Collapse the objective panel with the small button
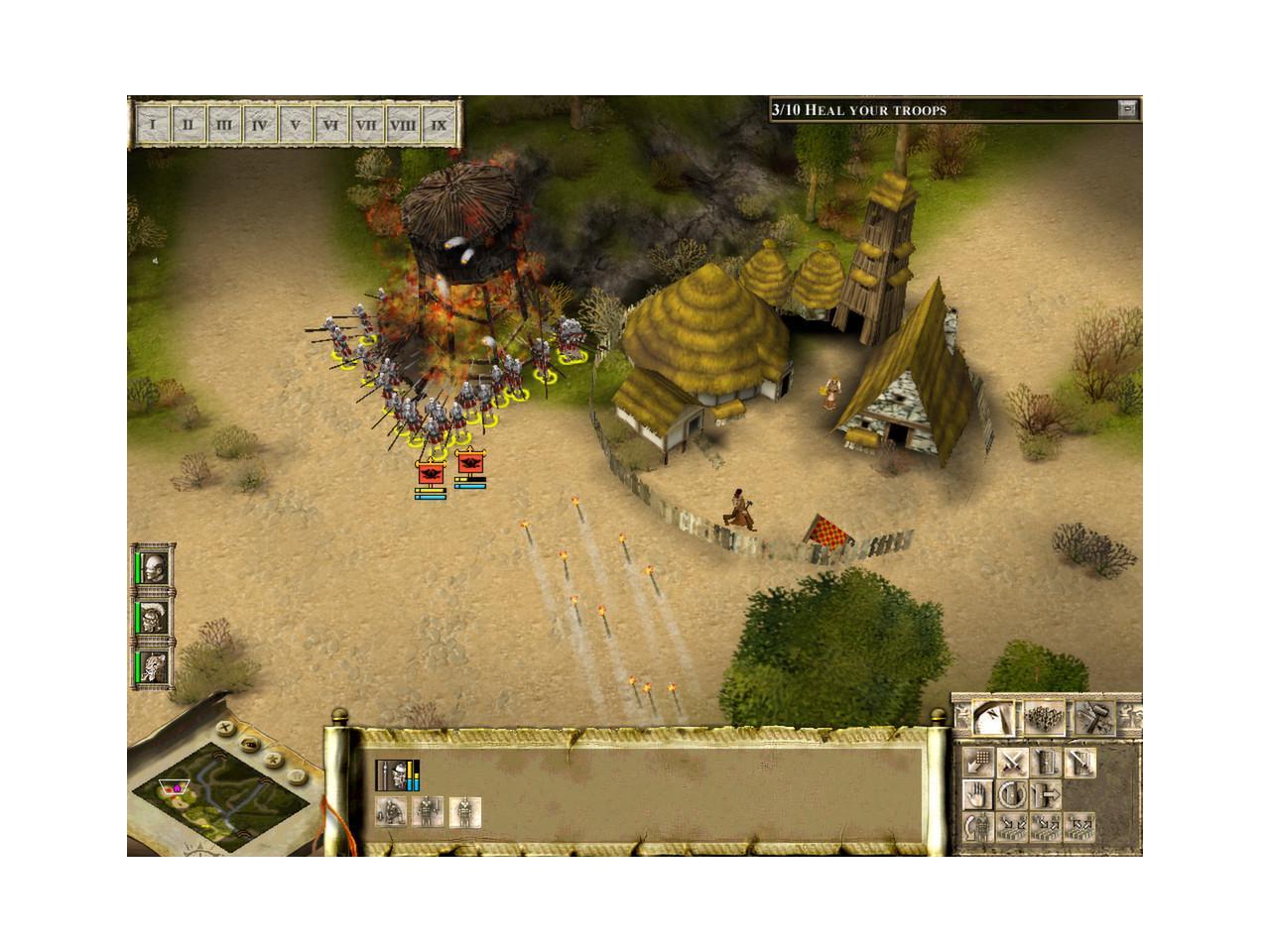Screen dimensions: 1270x952 (1126, 109)
